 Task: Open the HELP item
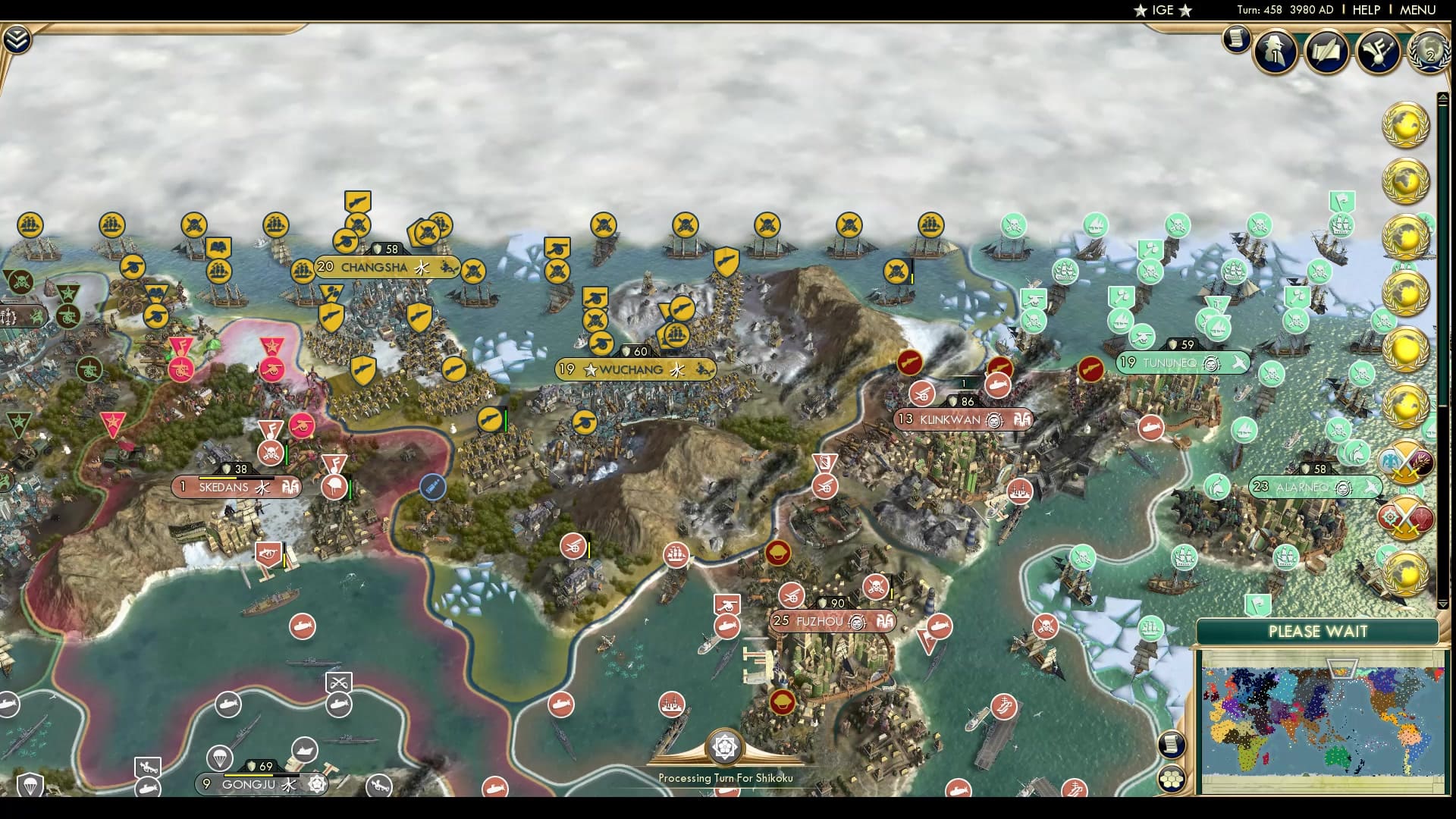(1365, 10)
